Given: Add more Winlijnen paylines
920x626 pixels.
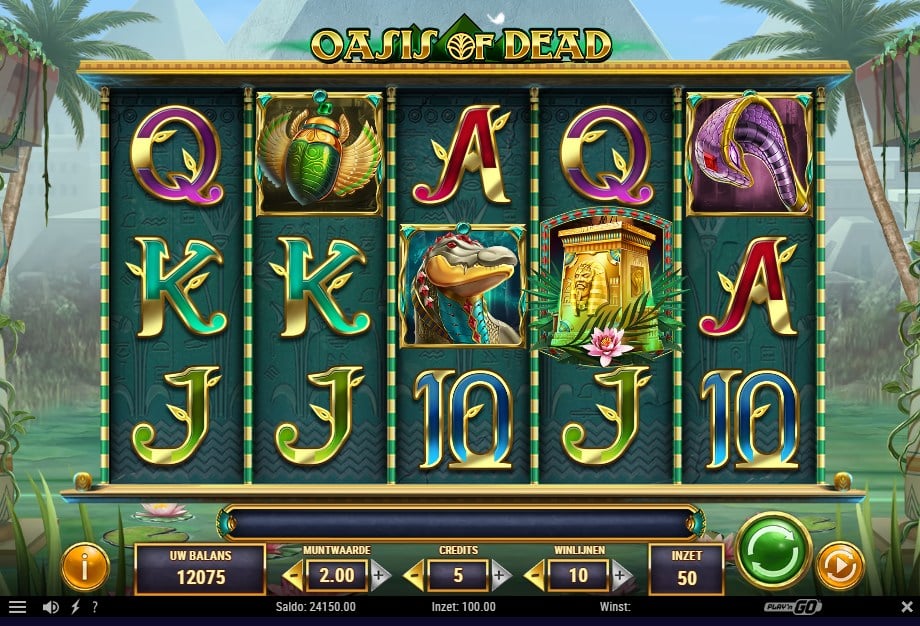Looking at the screenshot, I should coord(621,575).
